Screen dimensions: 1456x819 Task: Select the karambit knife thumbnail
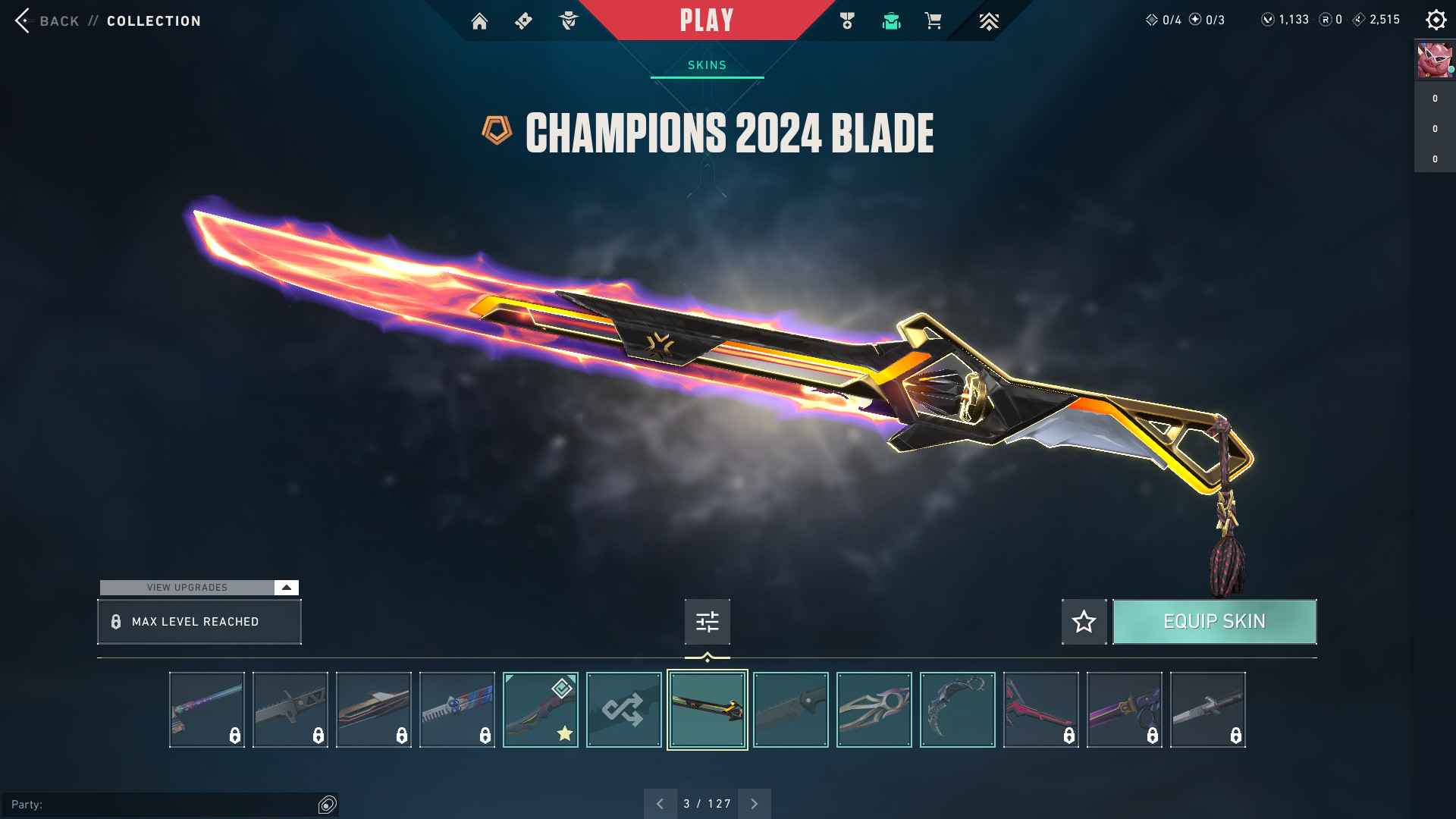tap(957, 710)
